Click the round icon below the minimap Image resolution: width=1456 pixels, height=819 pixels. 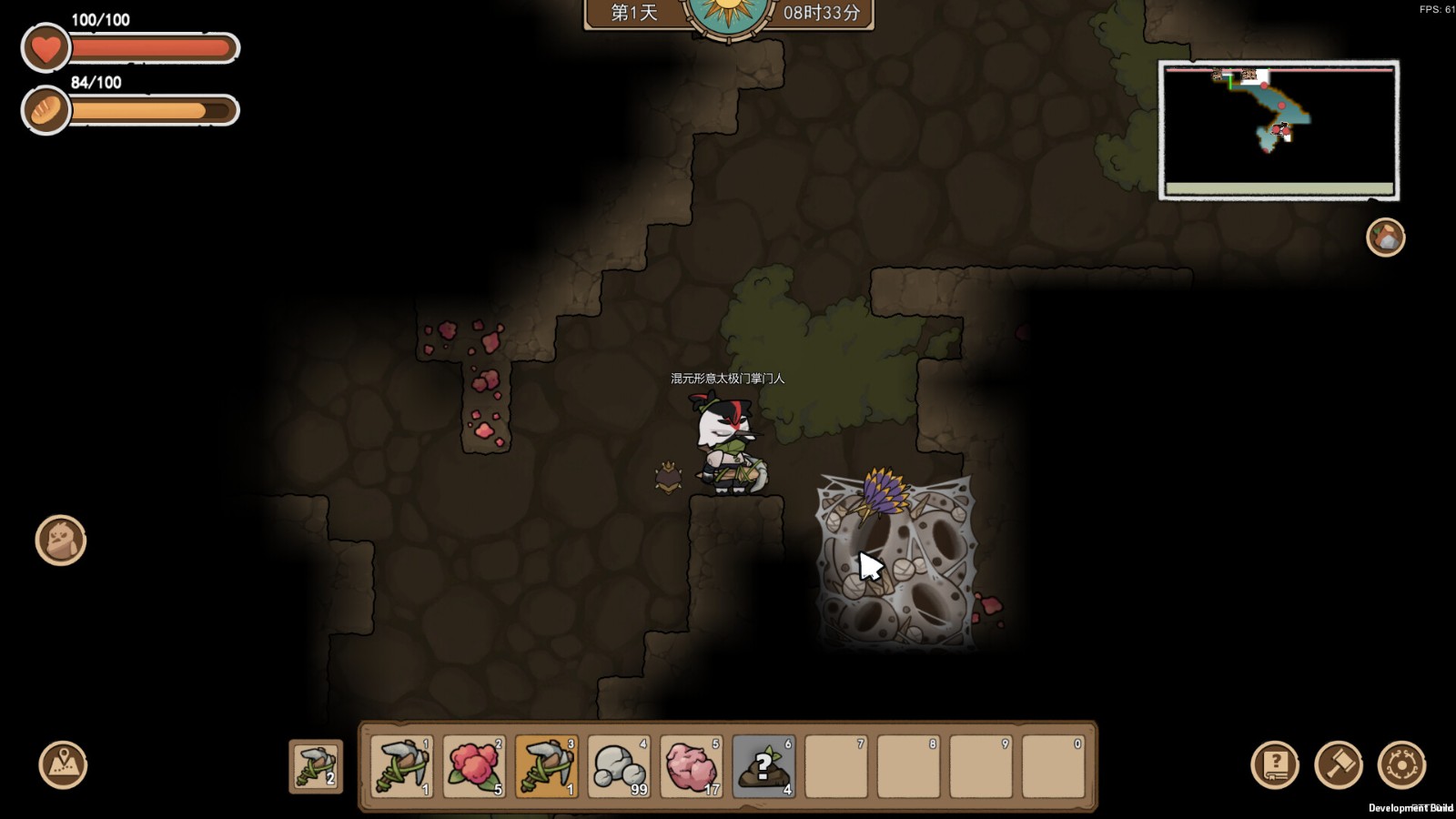(1385, 238)
